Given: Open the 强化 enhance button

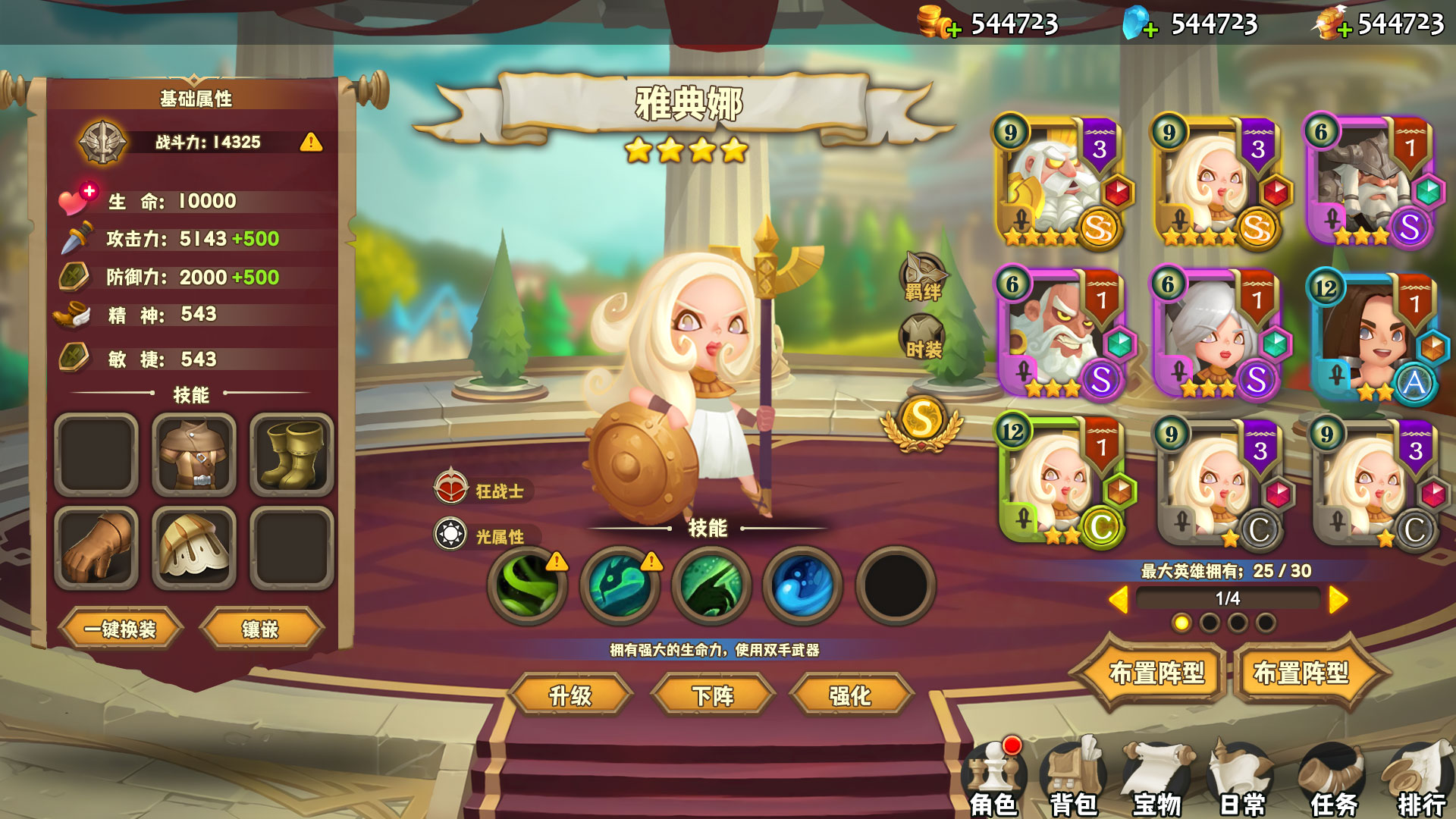Looking at the screenshot, I should [850, 695].
